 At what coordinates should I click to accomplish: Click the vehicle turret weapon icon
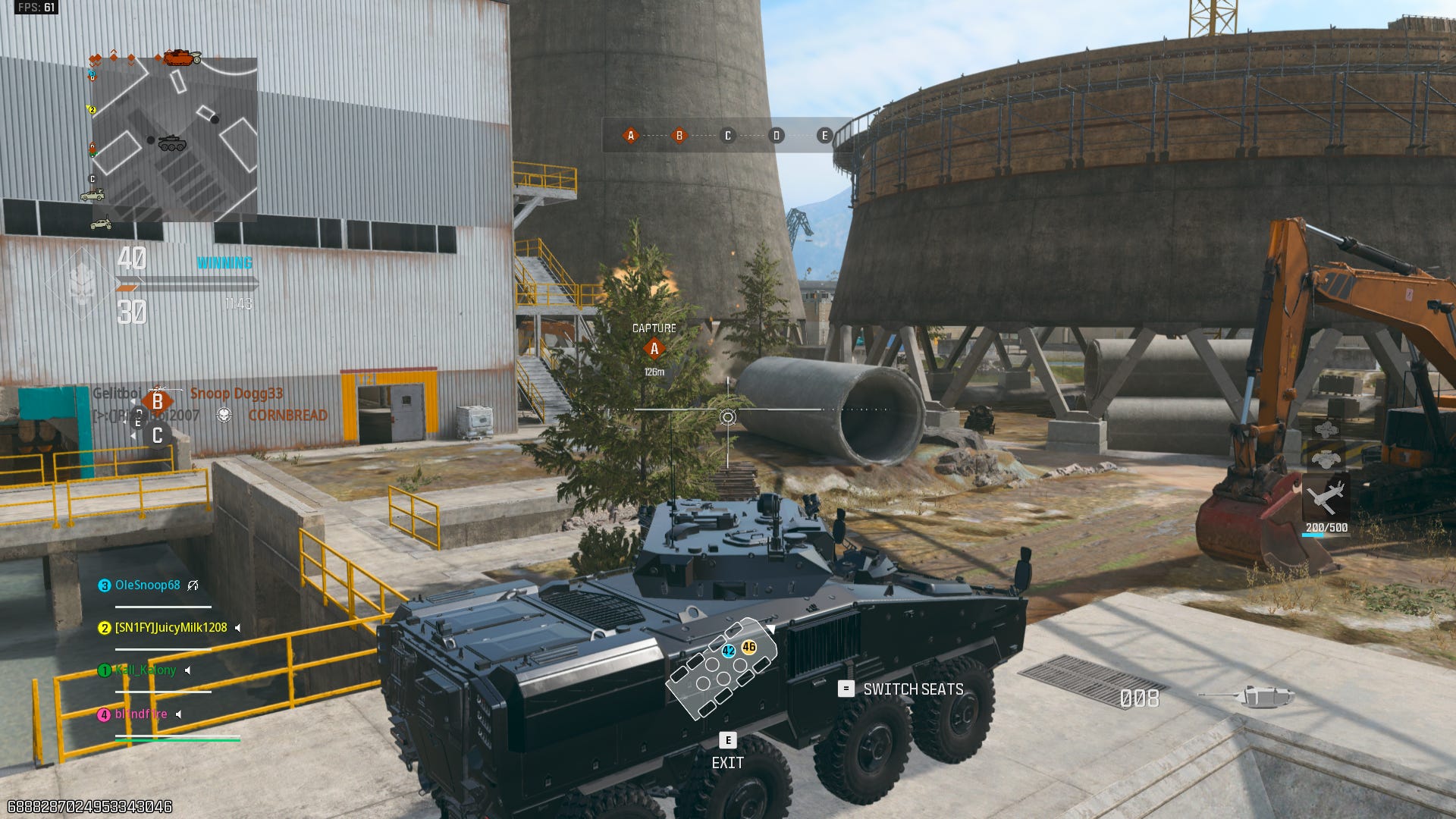click(x=1246, y=695)
